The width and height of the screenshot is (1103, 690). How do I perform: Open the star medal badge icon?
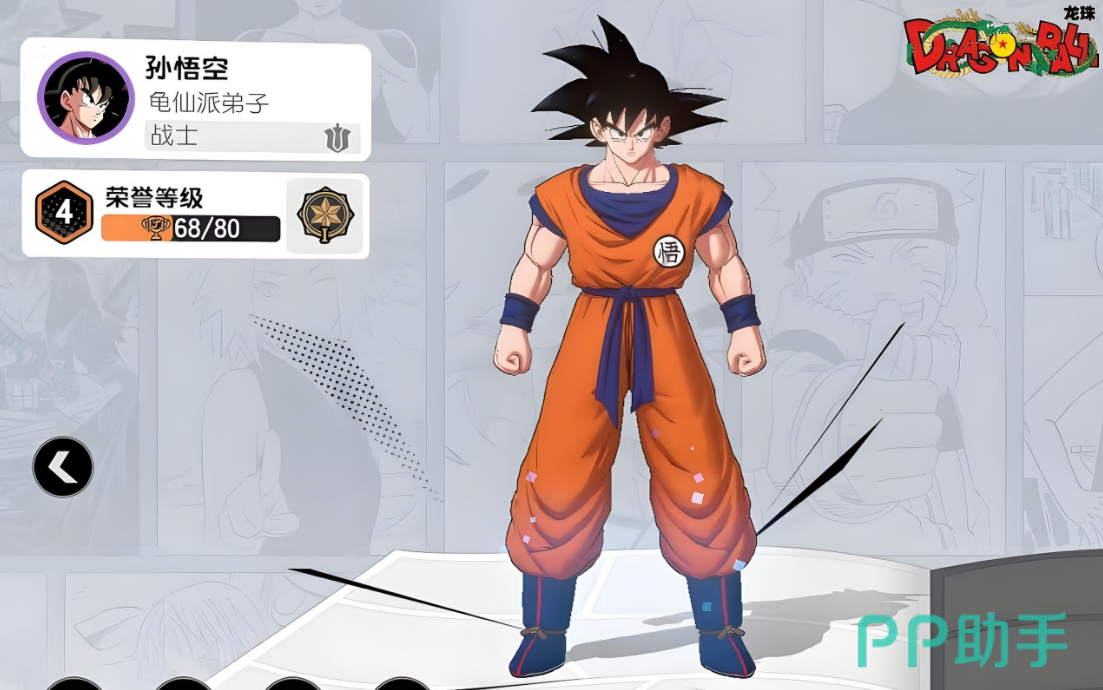(324, 215)
